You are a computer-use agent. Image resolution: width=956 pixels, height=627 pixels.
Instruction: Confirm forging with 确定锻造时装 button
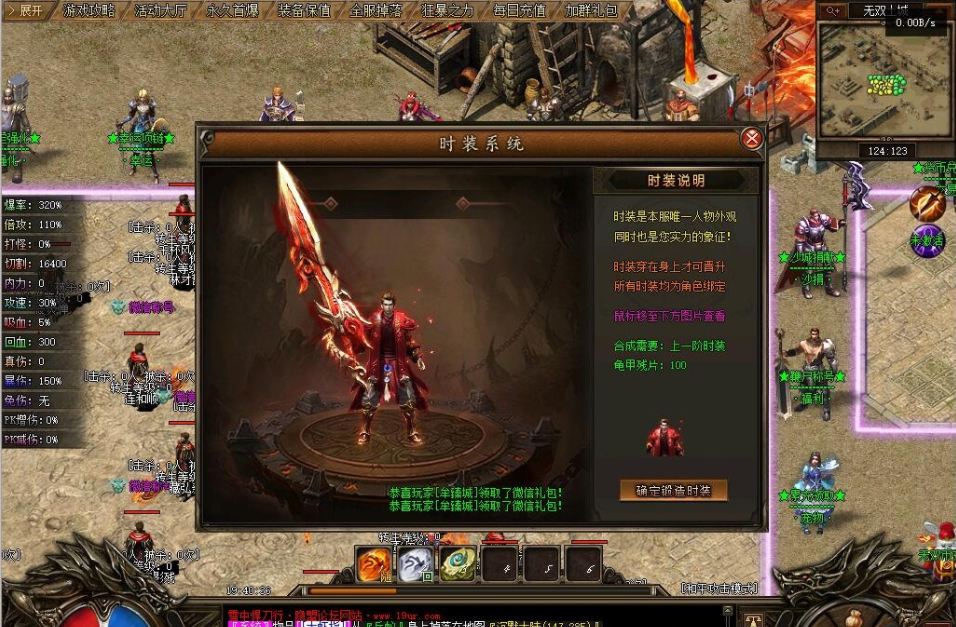[673, 490]
